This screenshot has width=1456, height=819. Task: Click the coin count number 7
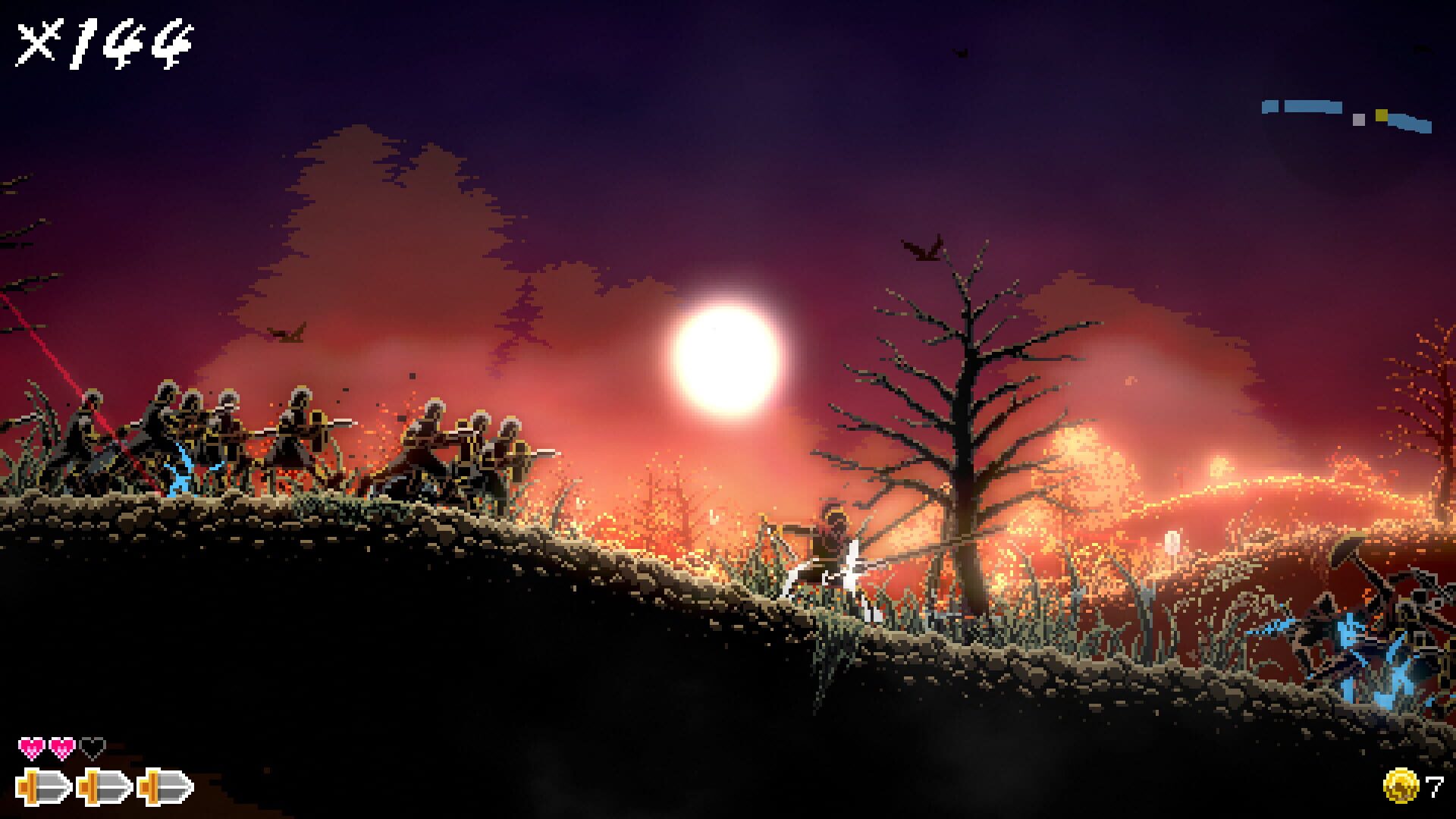click(1433, 789)
